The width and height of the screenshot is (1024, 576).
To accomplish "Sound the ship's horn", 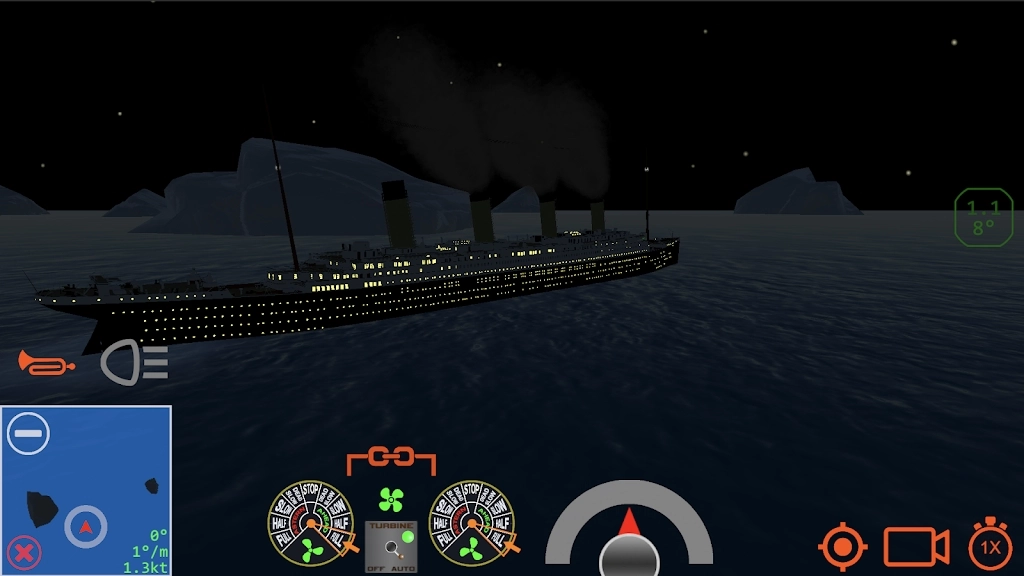I will pos(46,363).
